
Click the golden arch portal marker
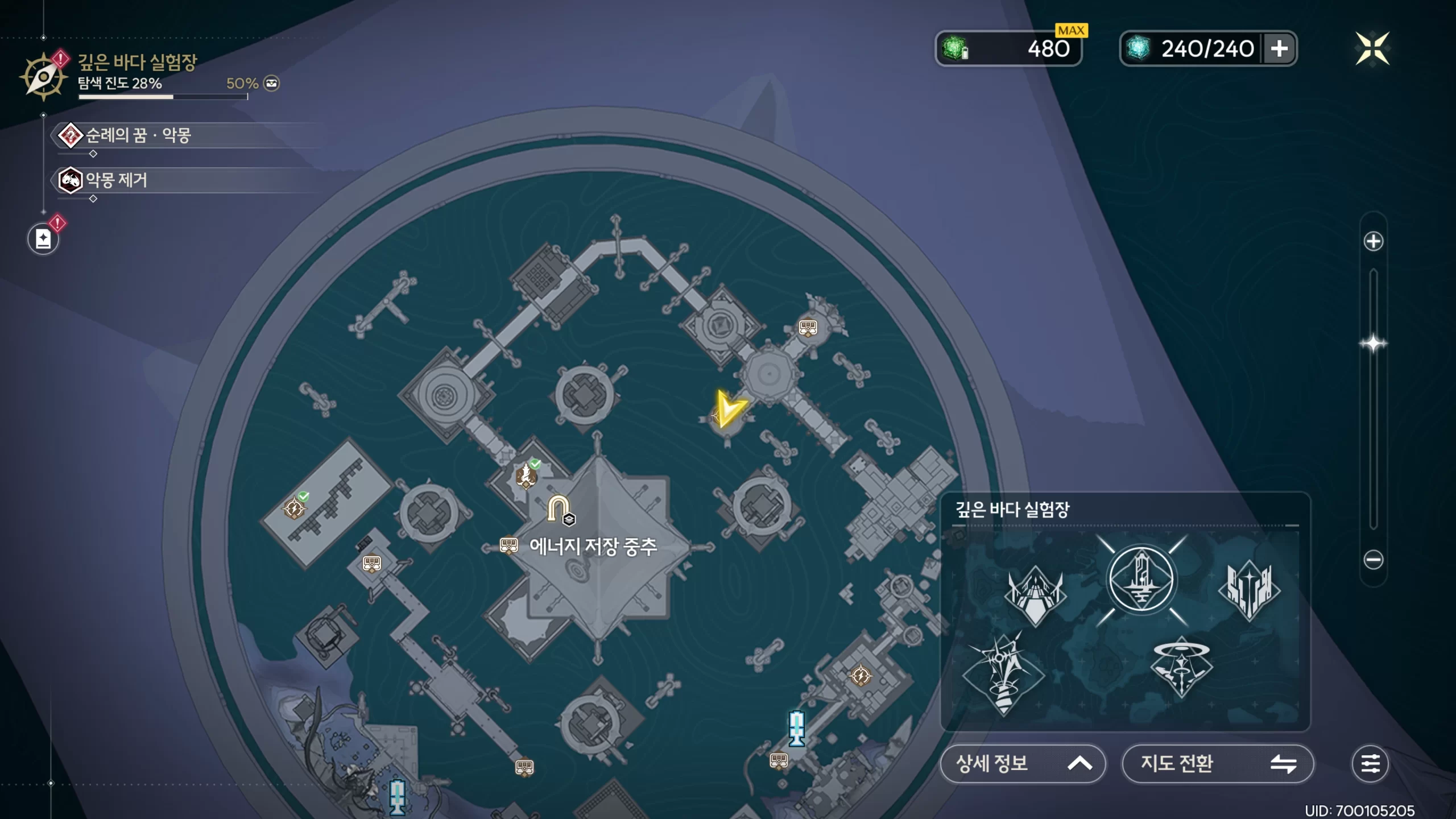click(x=559, y=508)
